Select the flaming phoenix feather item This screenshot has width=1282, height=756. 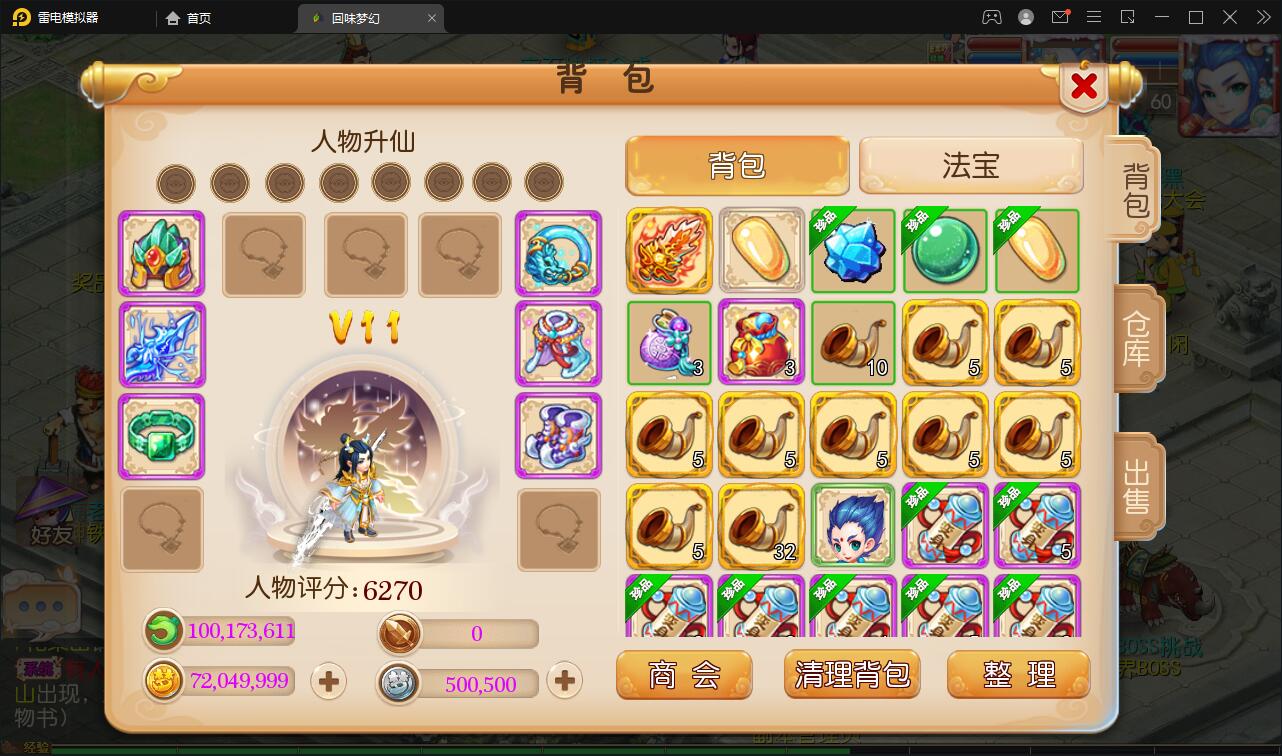tap(668, 251)
